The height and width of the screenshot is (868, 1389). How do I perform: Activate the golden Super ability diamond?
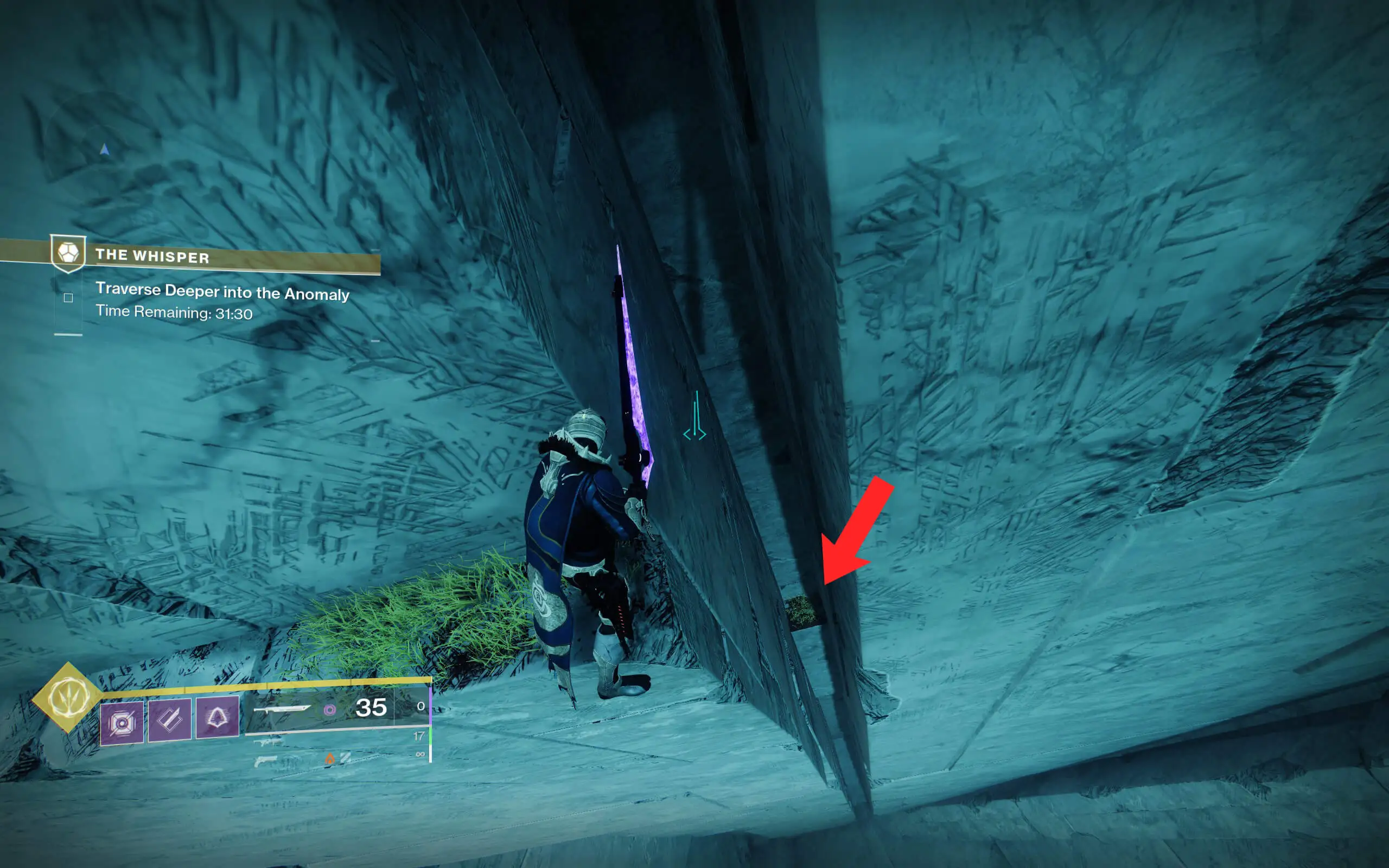click(x=68, y=698)
